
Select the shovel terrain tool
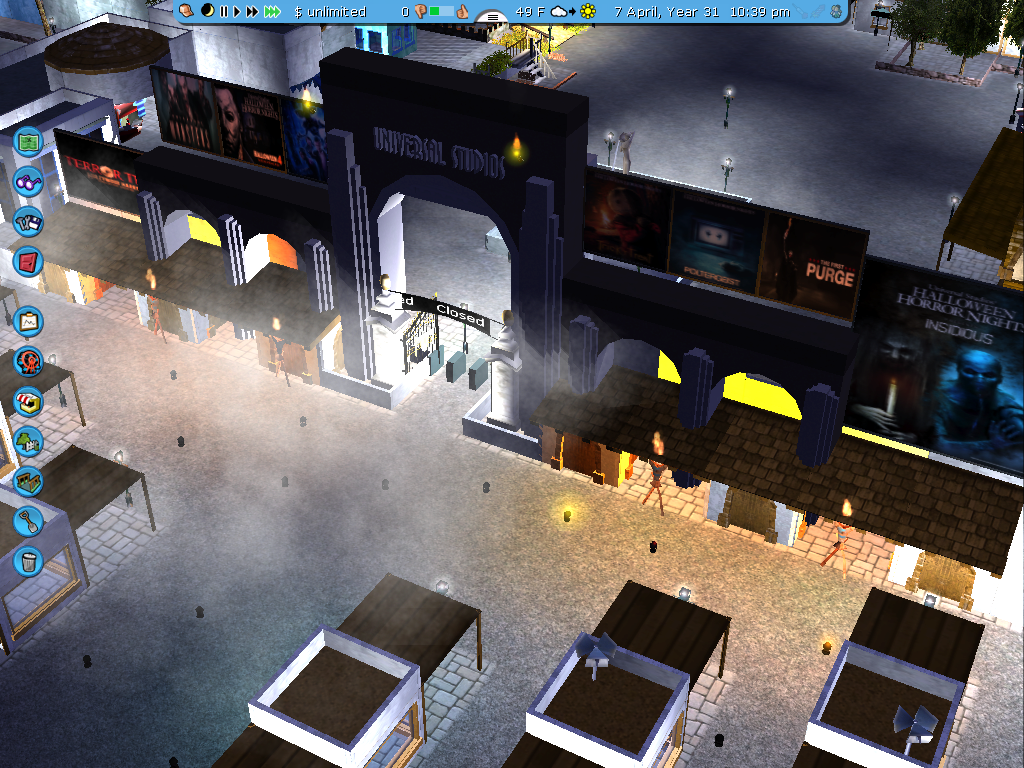coord(28,520)
